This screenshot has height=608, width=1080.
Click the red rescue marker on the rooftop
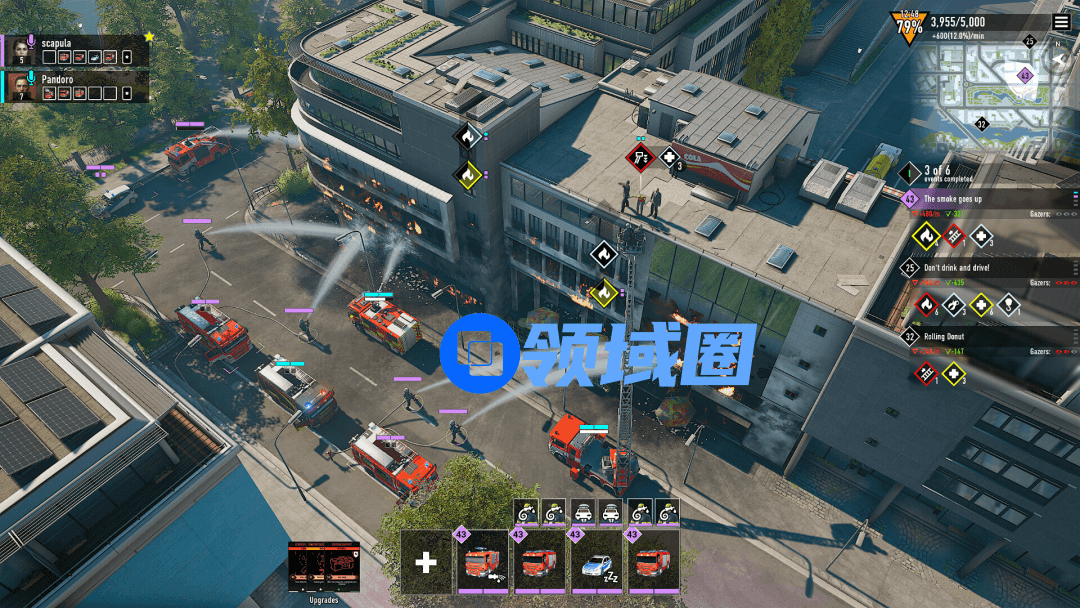click(639, 157)
